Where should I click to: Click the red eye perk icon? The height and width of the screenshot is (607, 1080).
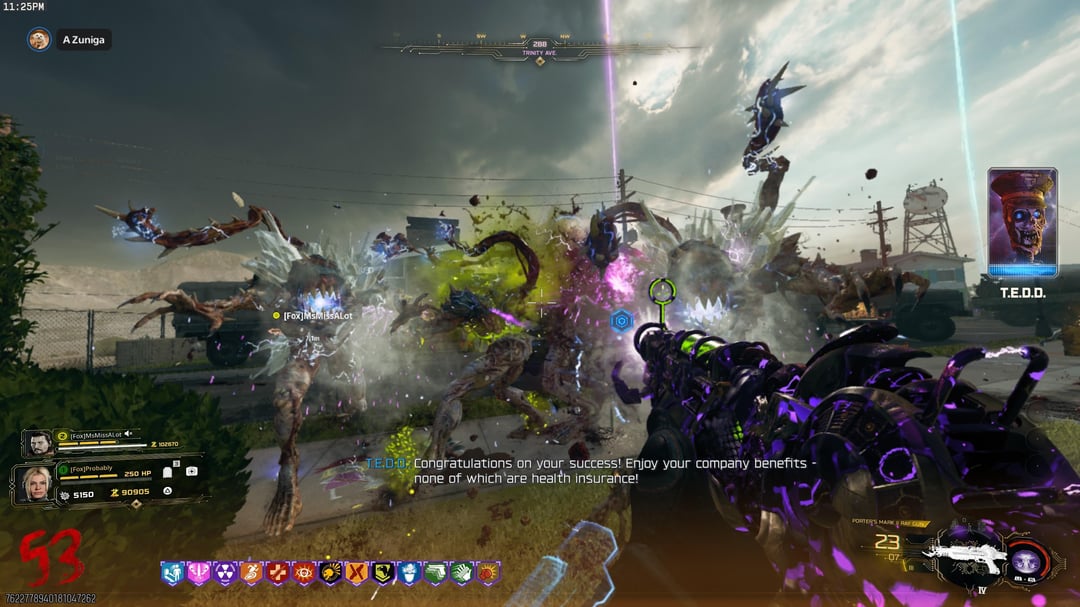click(x=303, y=573)
